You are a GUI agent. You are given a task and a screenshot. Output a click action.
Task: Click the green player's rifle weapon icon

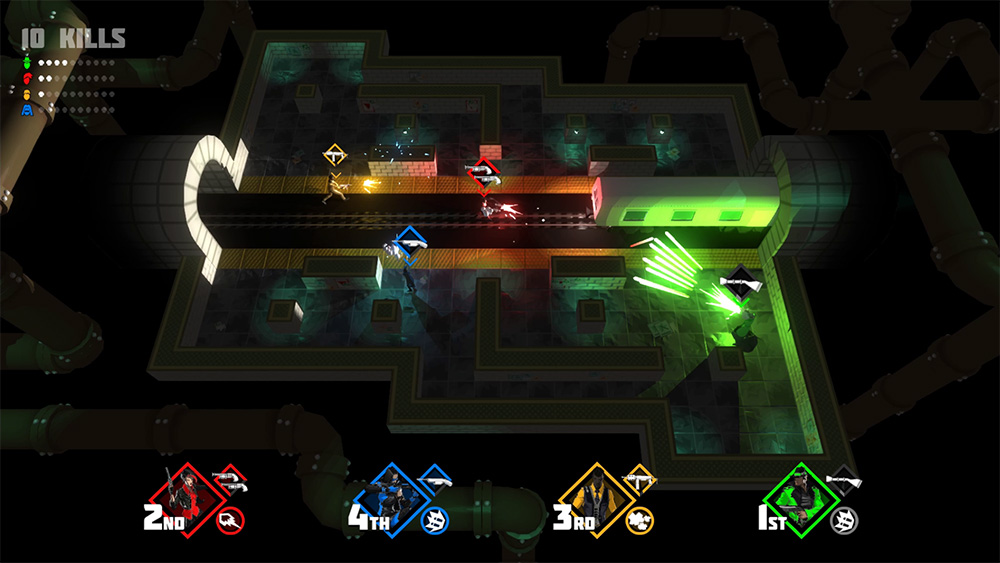(847, 482)
